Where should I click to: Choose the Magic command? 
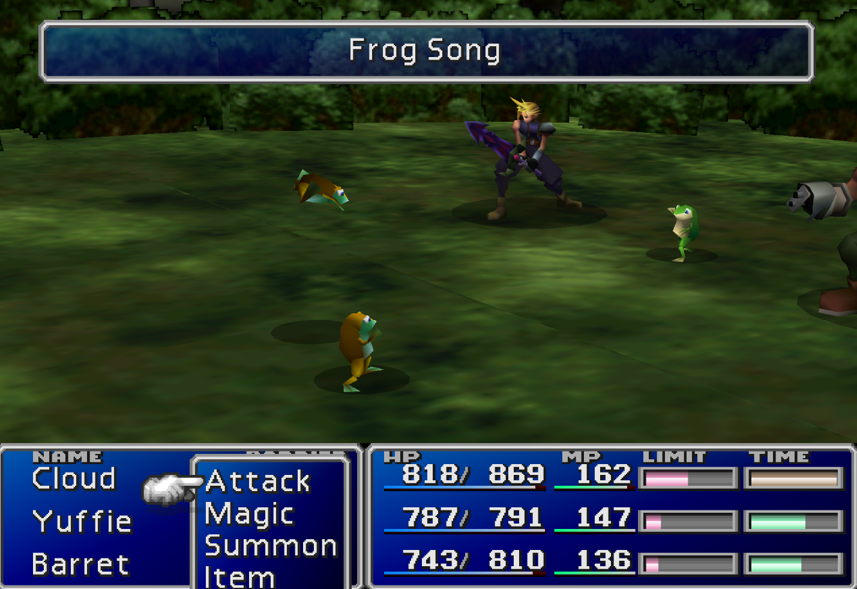coord(249,514)
